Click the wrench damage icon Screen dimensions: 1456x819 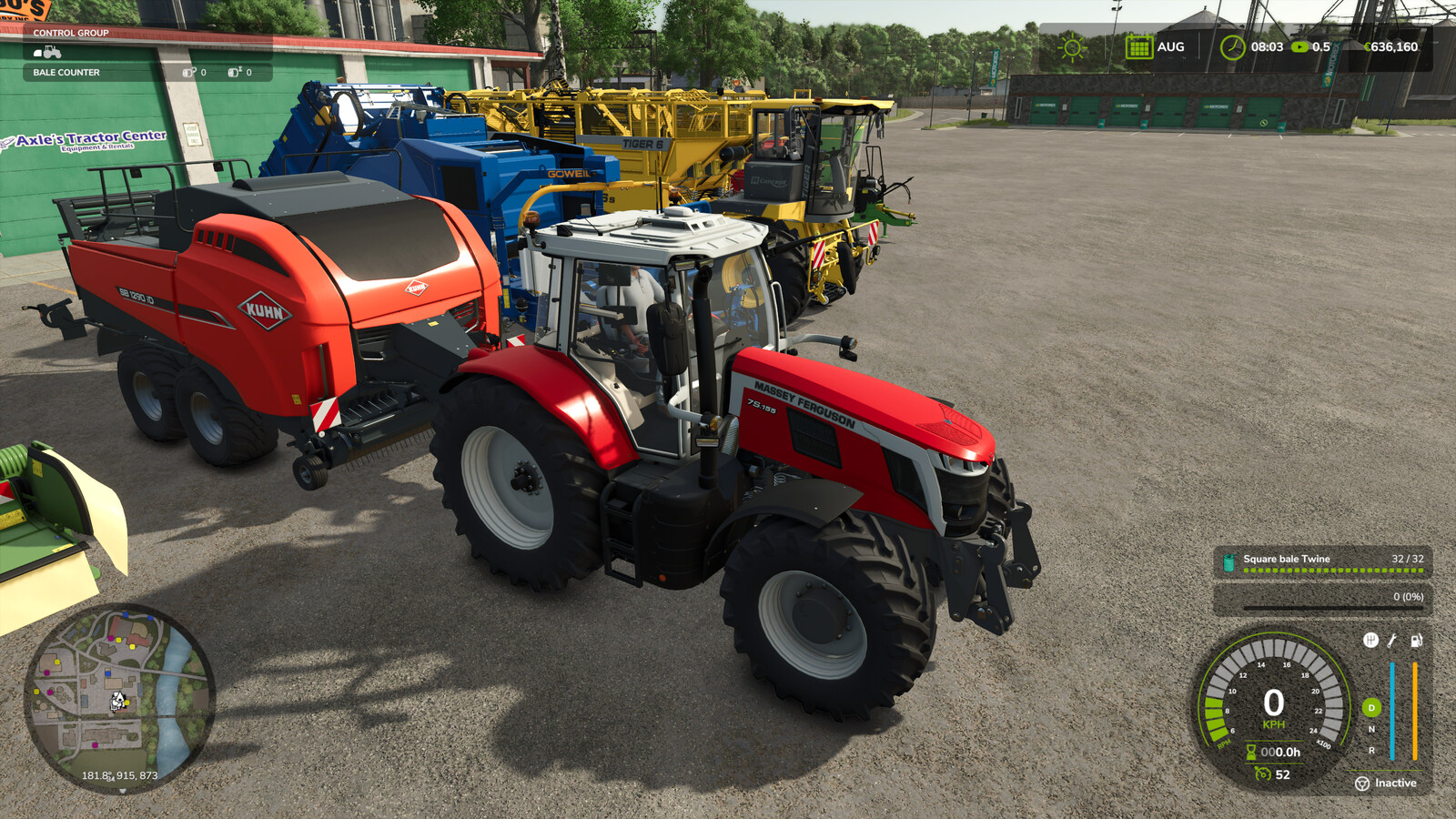click(x=1392, y=640)
